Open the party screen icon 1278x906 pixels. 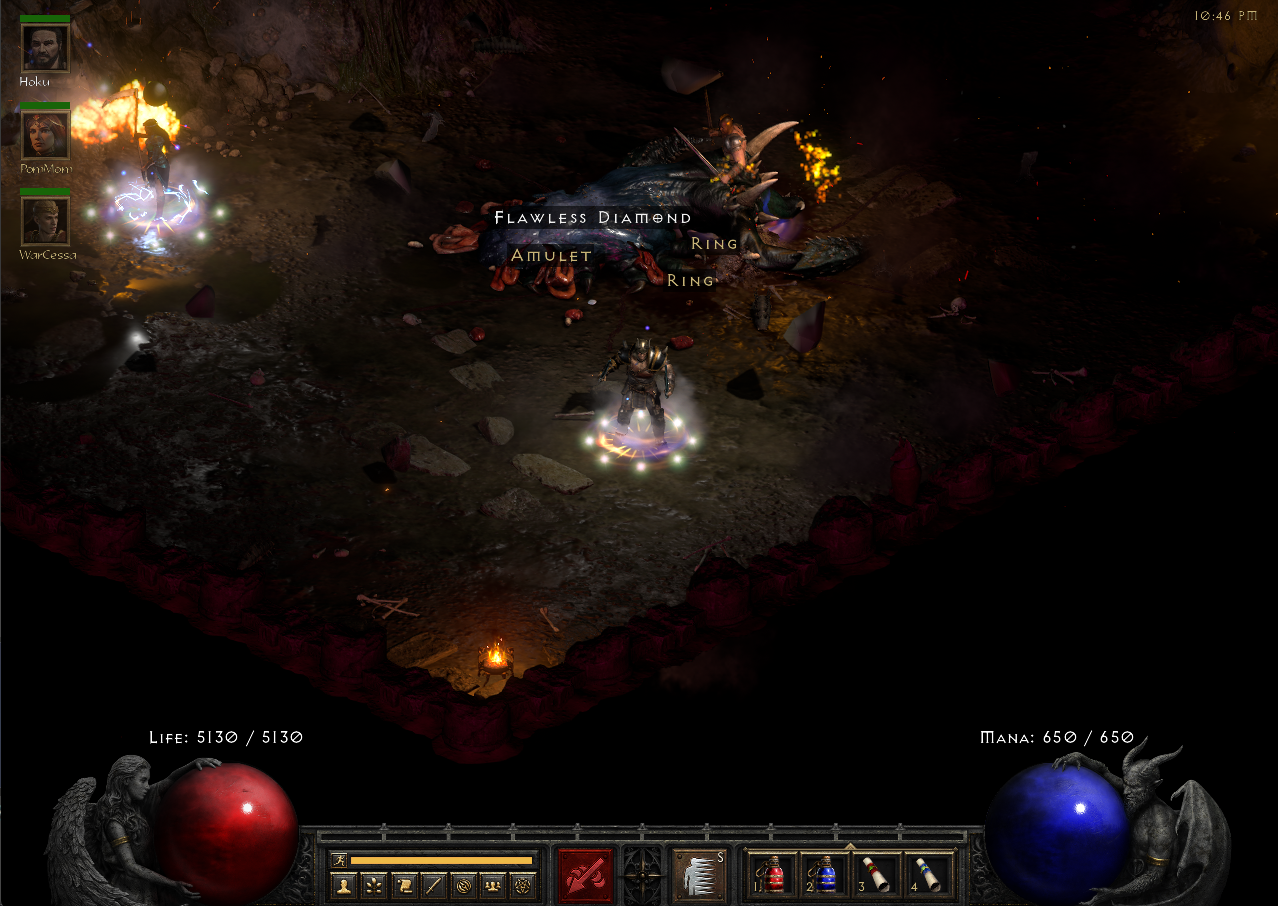click(492, 885)
